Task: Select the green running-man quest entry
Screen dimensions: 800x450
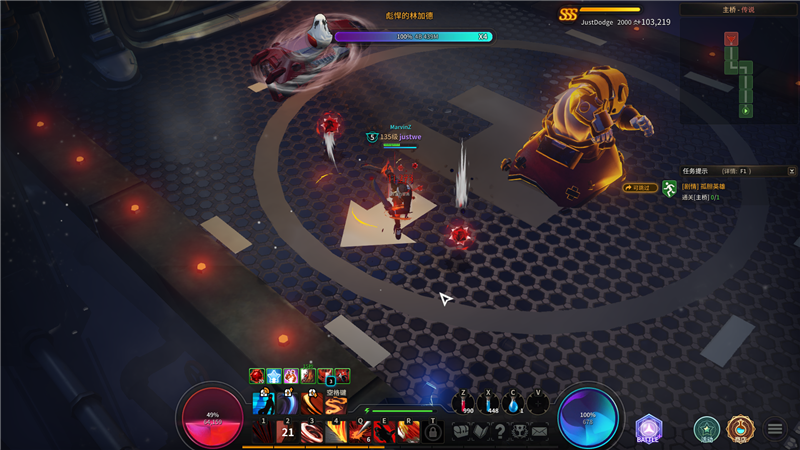Action: pyautogui.click(x=669, y=189)
